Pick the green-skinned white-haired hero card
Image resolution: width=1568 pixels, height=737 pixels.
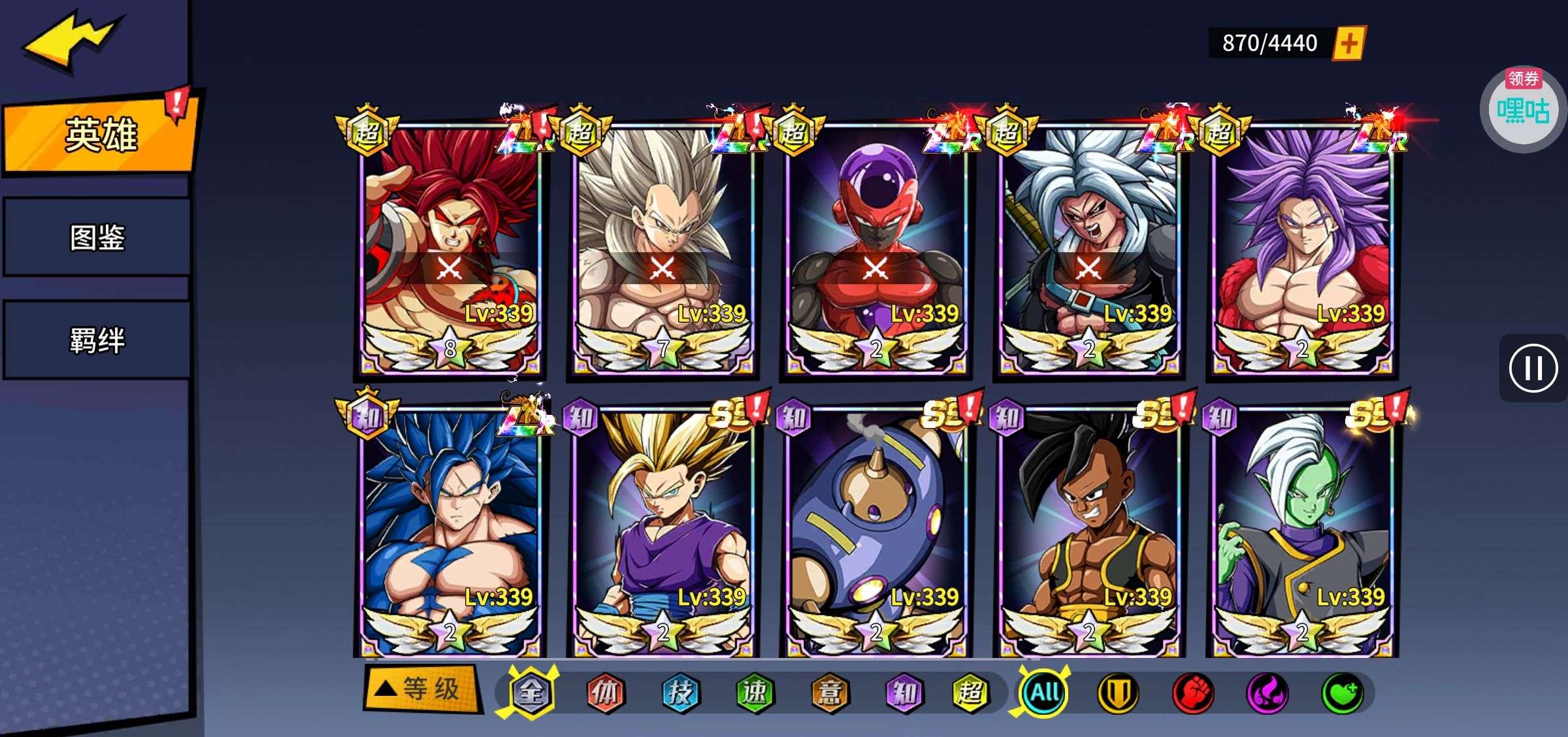[x=1301, y=531]
